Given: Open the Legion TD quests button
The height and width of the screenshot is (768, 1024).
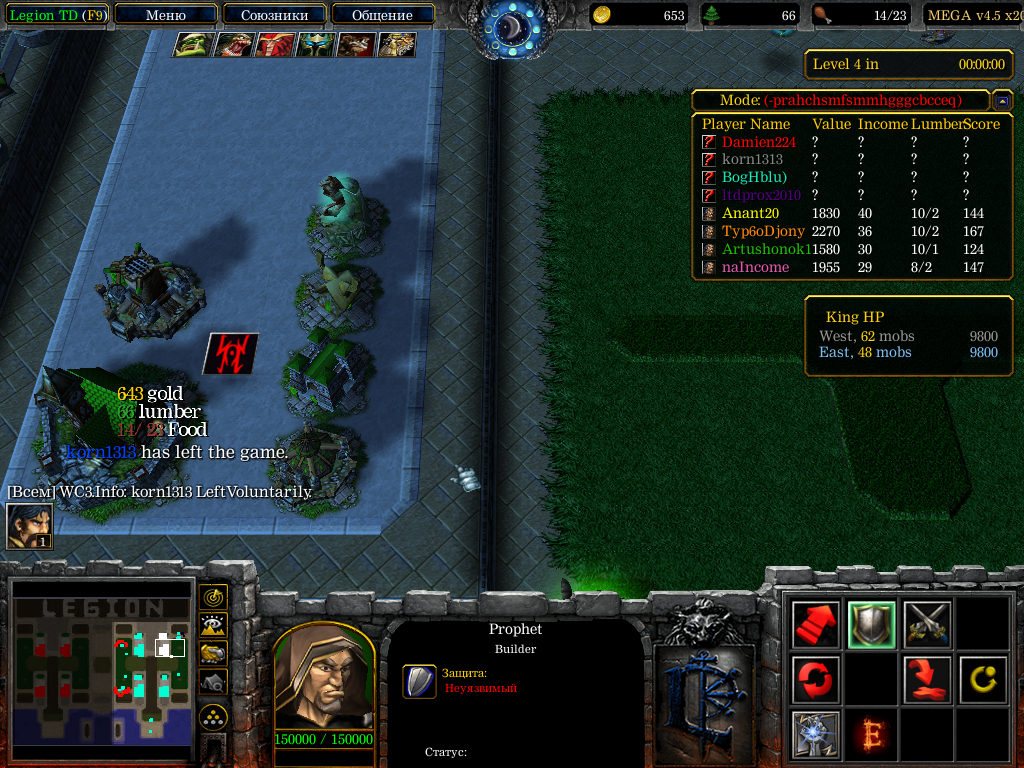Looking at the screenshot, I should [x=57, y=15].
